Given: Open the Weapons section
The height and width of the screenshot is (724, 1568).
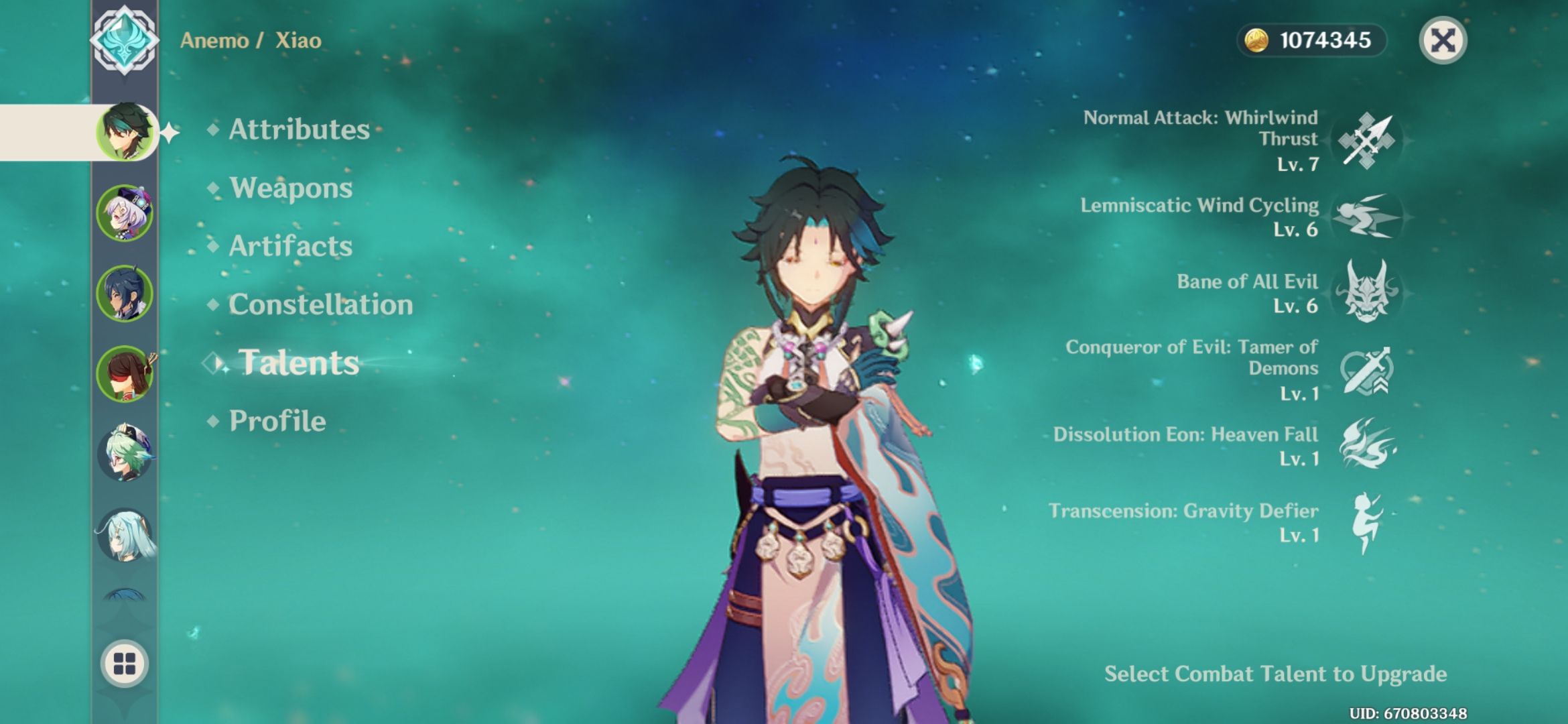Looking at the screenshot, I should coord(289,188).
